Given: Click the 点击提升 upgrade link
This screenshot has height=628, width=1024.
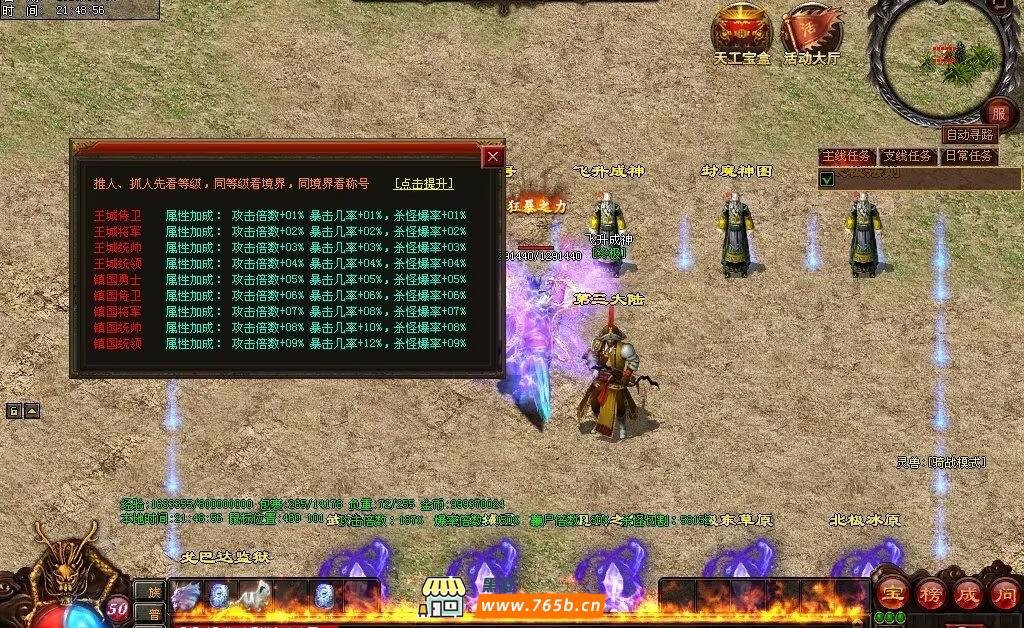Looking at the screenshot, I should tap(423, 184).
